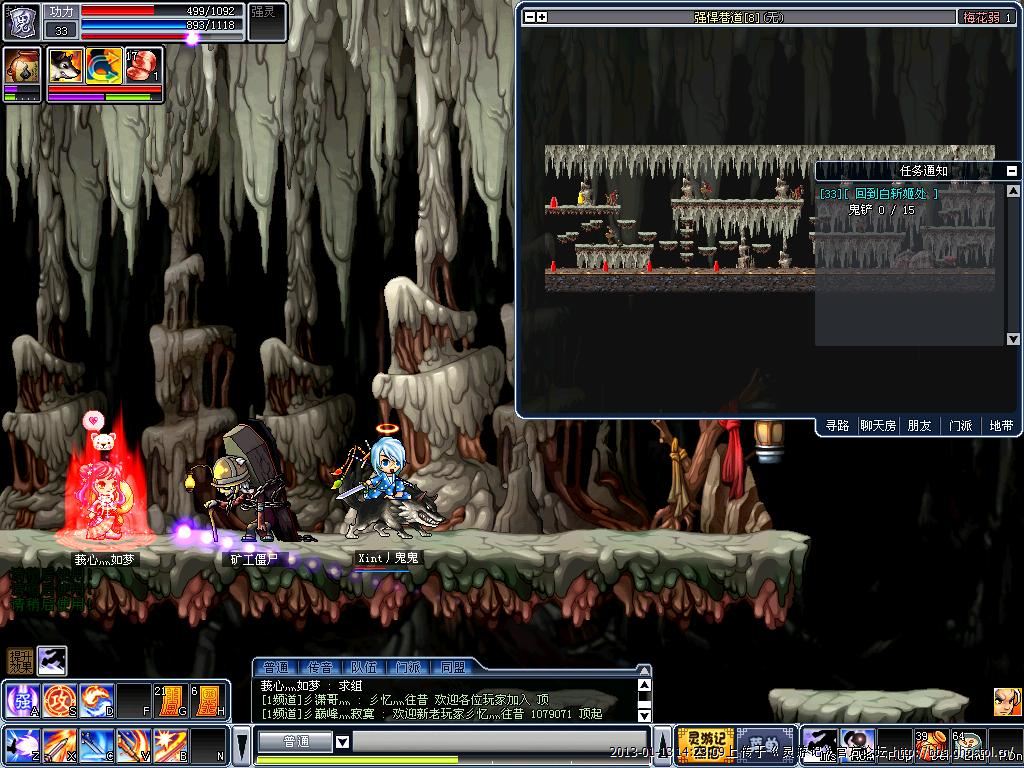Image resolution: width=1024 pixels, height=768 pixels.
Task: Switch chat to the 传音 whisper tab
Action: pyautogui.click(x=320, y=667)
